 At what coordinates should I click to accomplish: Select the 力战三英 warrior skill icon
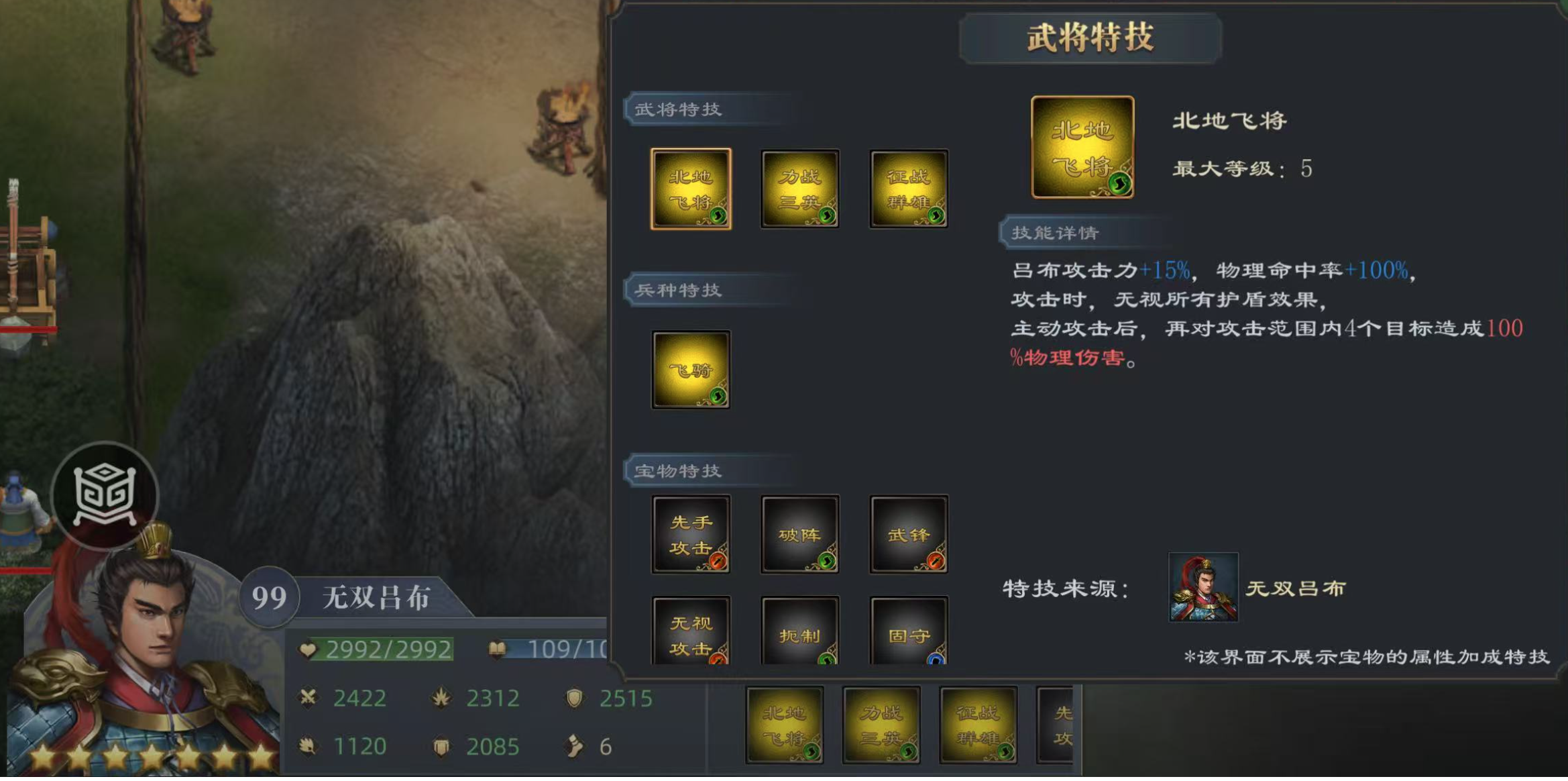(x=799, y=189)
